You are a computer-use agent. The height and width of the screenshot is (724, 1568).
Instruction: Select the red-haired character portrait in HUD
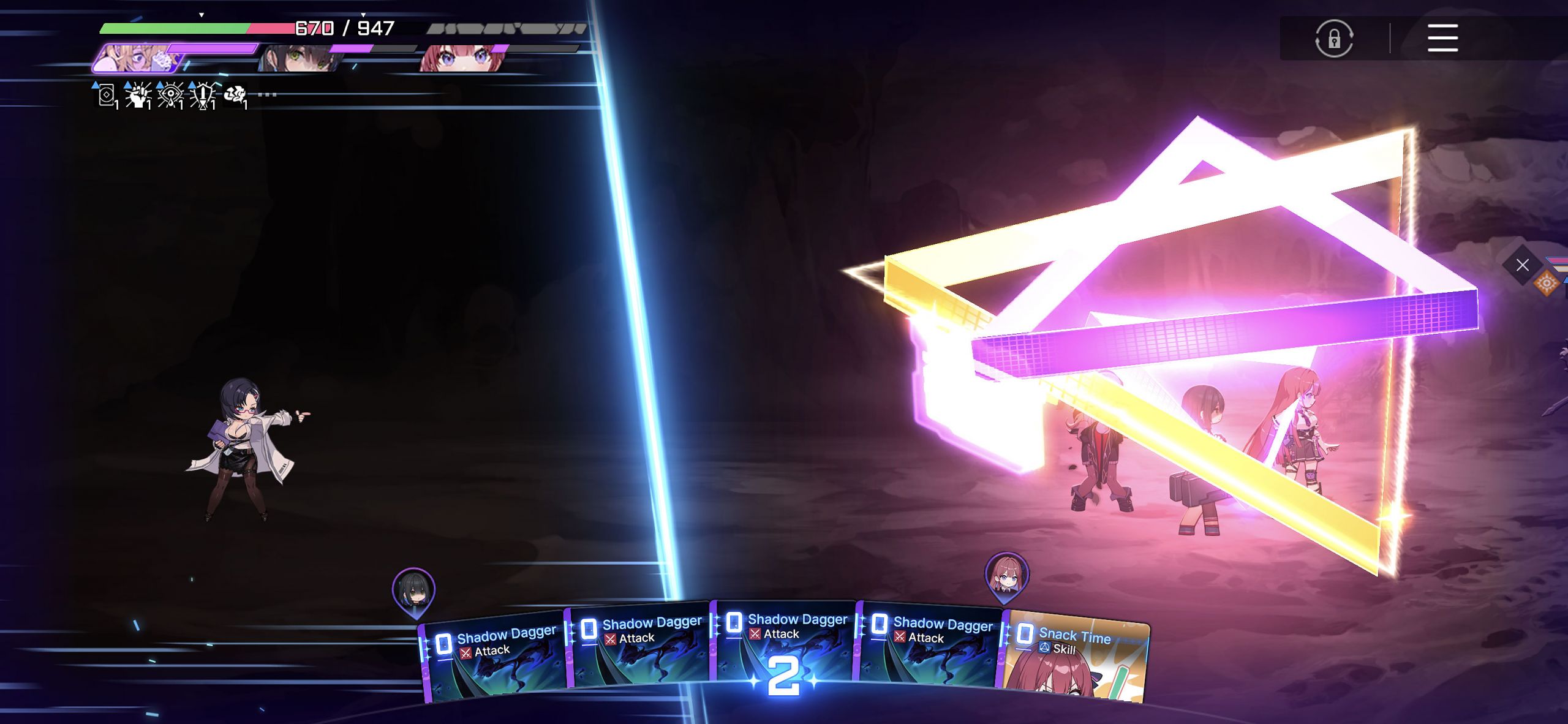pyautogui.click(x=464, y=59)
